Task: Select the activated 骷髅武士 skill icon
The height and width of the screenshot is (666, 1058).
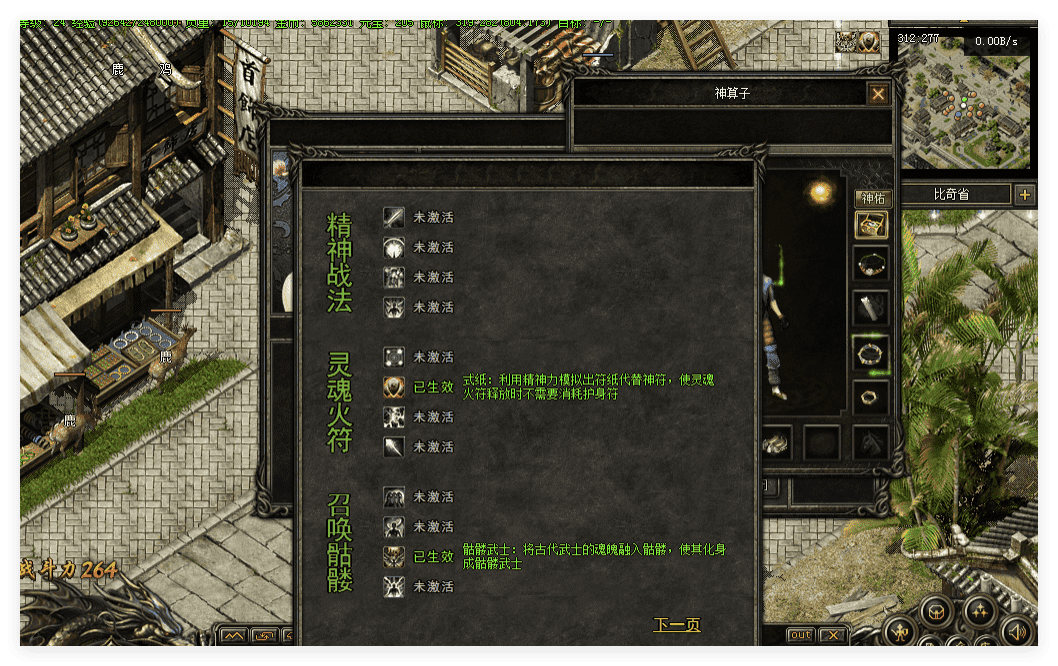Action: [394, 556]
